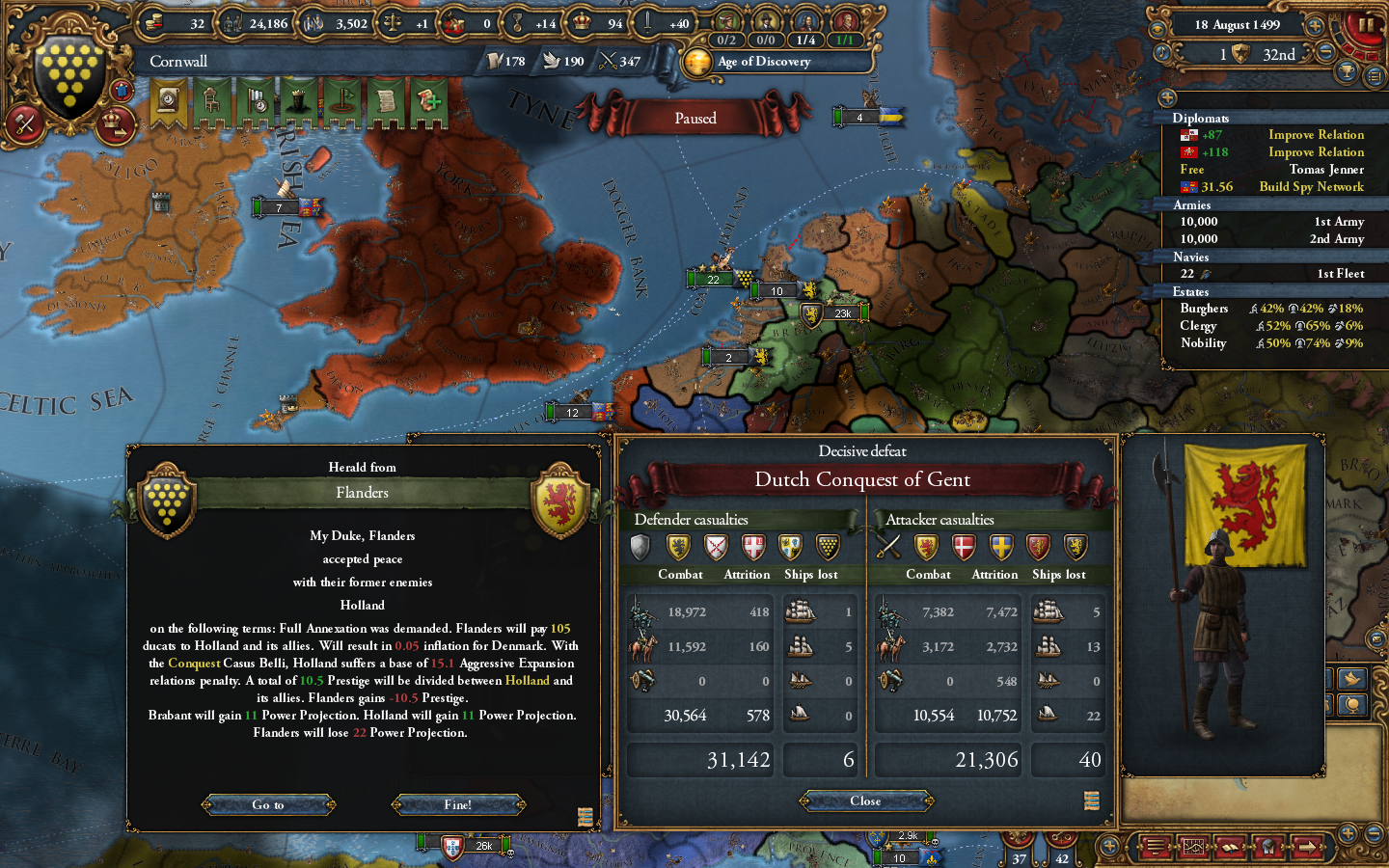The image size is (1389, 868).
Task: Expand the alerts panel with the plus button
Action: [x=1168, y=97]
